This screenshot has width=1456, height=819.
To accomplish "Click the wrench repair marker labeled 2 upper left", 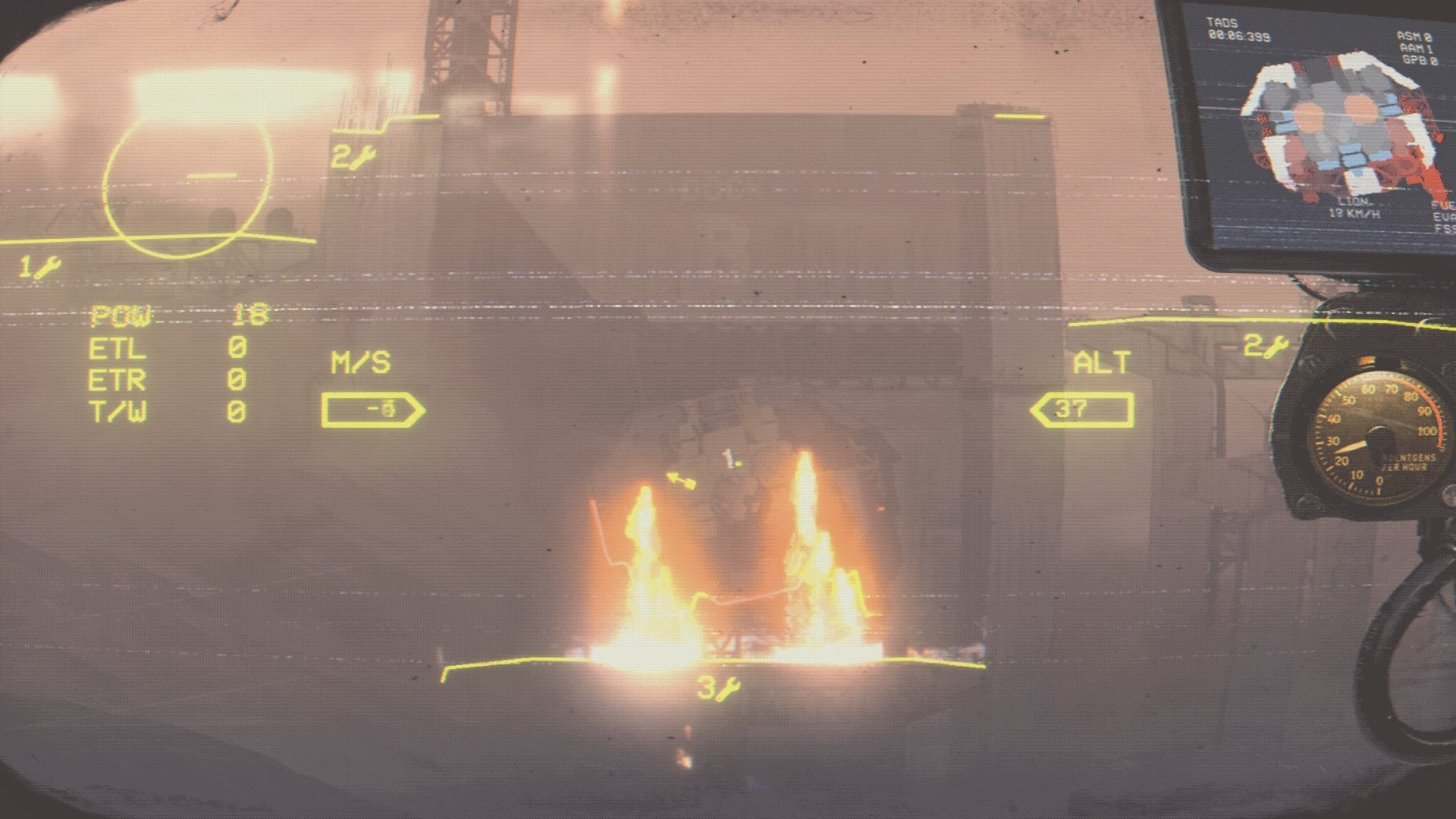I will (x=353, y=155).
